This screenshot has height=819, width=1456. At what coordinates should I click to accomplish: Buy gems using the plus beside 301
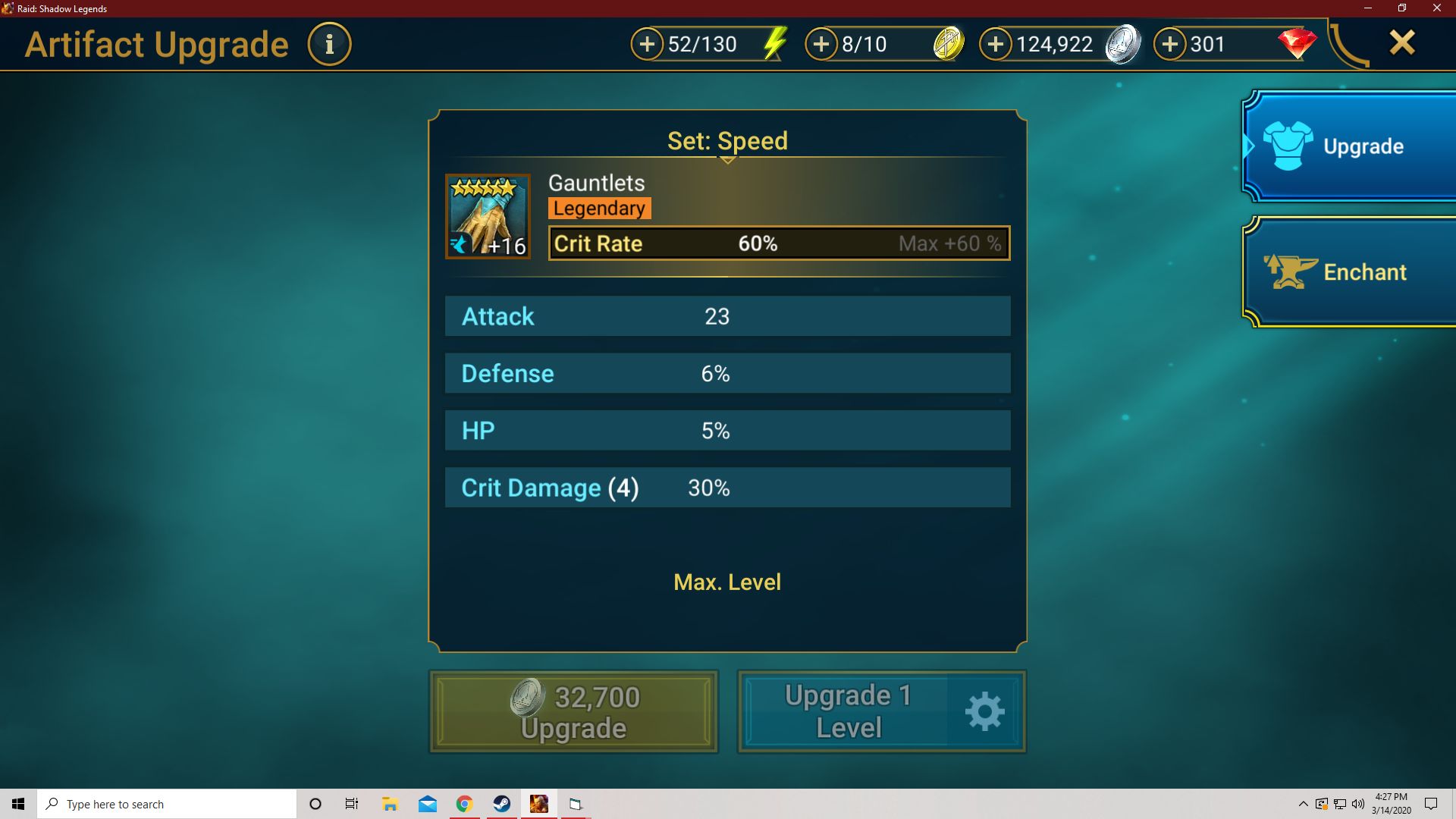(1170, 44)
